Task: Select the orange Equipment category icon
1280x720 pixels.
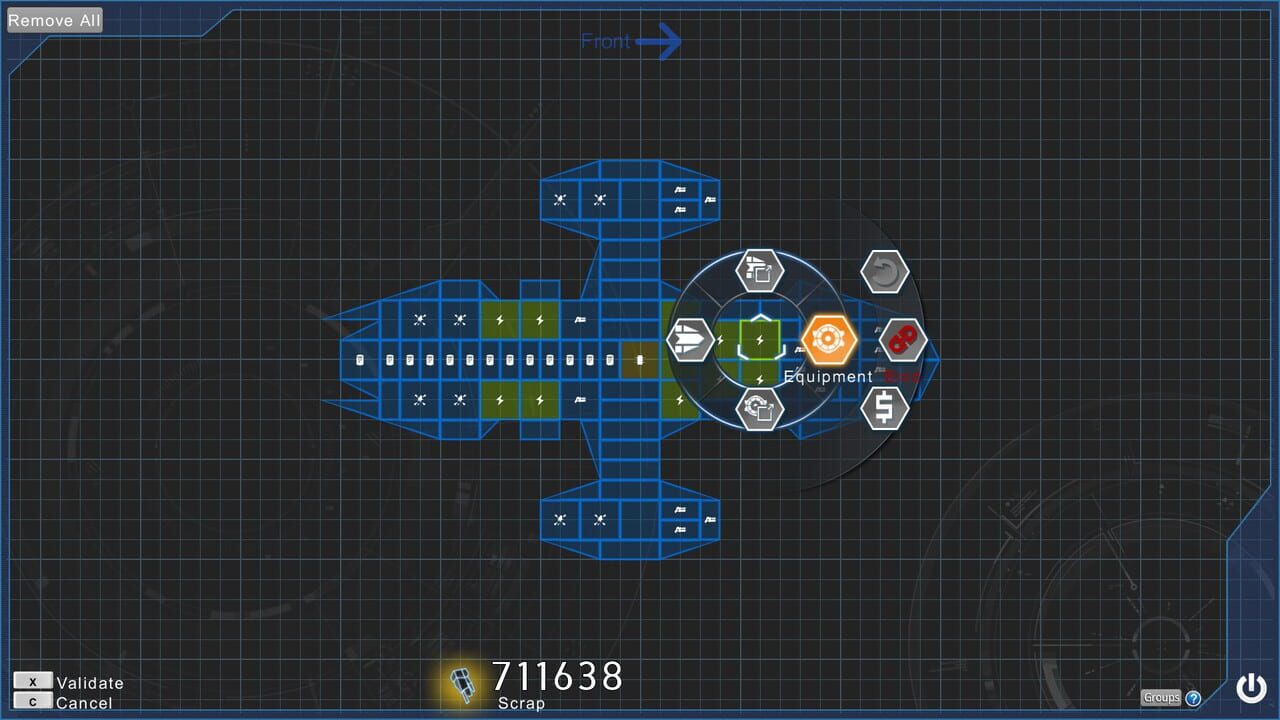Action: coord(827,340)
